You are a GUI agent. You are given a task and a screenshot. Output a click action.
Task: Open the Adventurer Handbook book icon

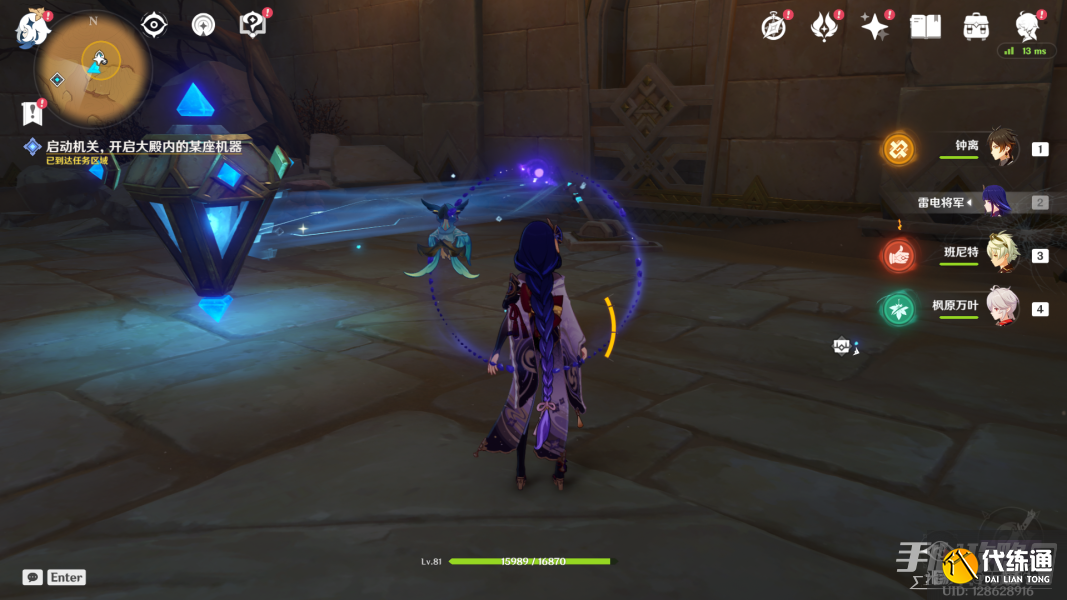925,27
